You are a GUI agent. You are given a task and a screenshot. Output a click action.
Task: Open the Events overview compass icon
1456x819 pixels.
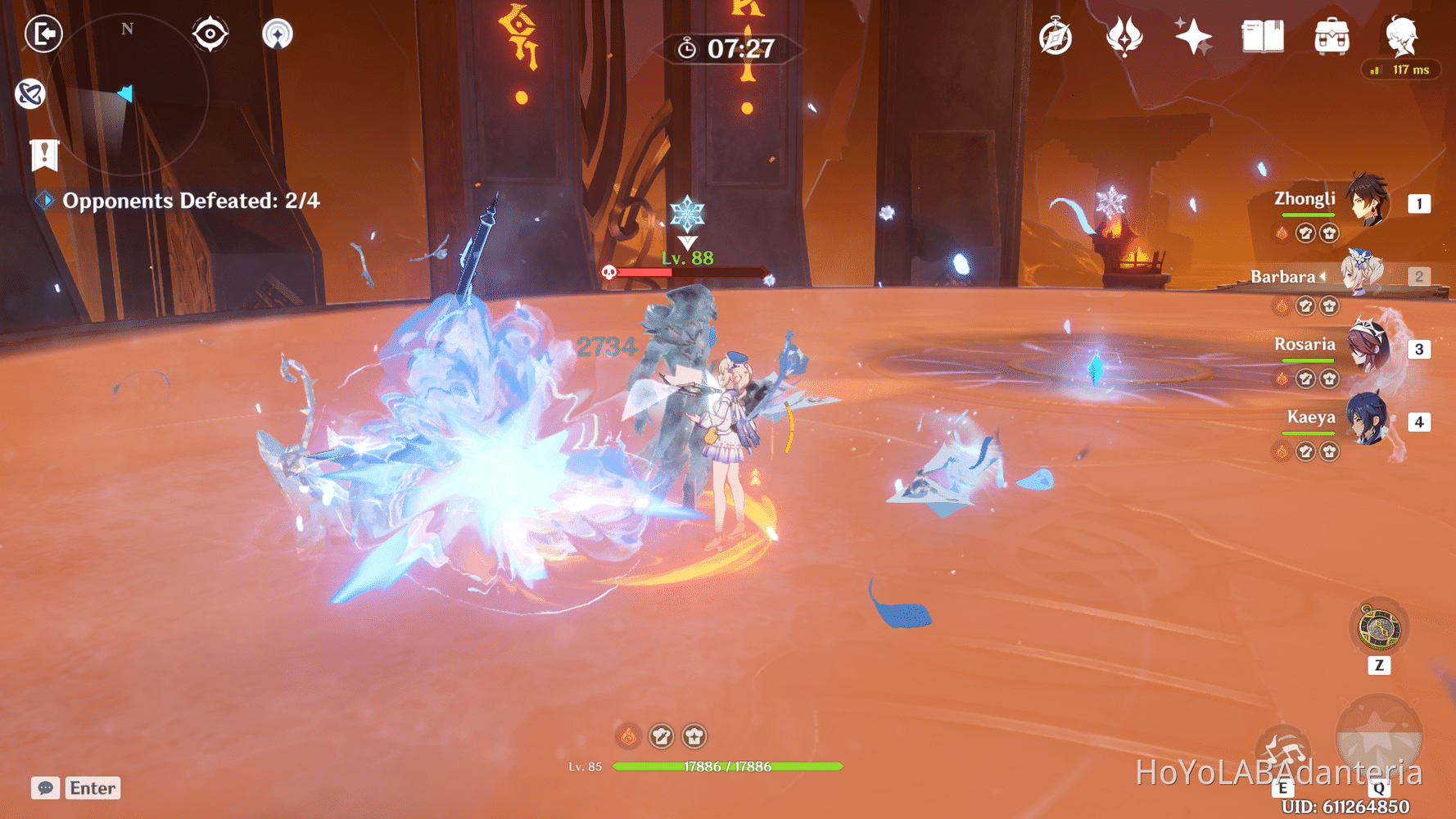1056,34
